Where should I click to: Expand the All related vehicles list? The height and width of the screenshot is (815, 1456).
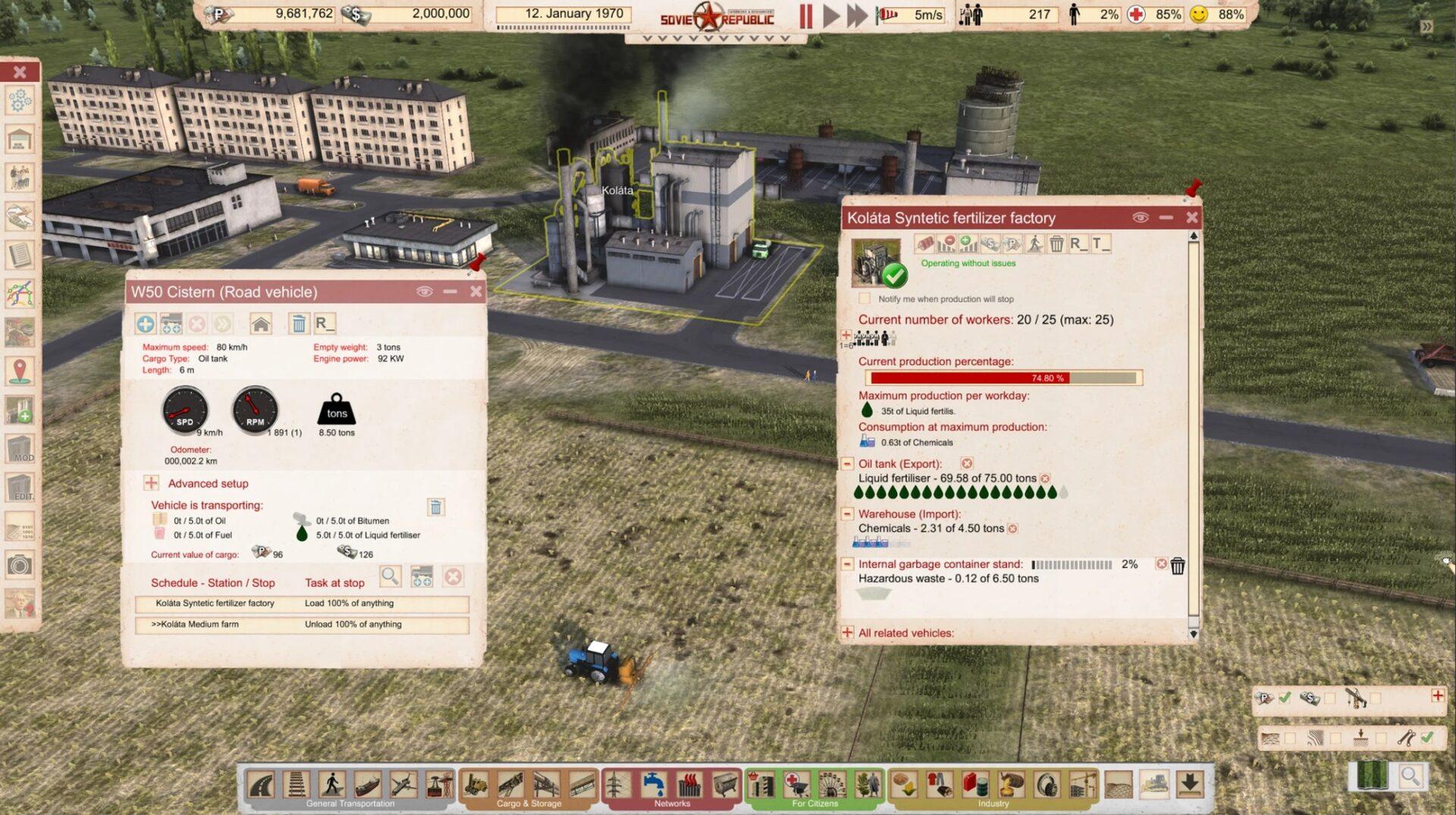pyautogui.click(x=847, y=632)
